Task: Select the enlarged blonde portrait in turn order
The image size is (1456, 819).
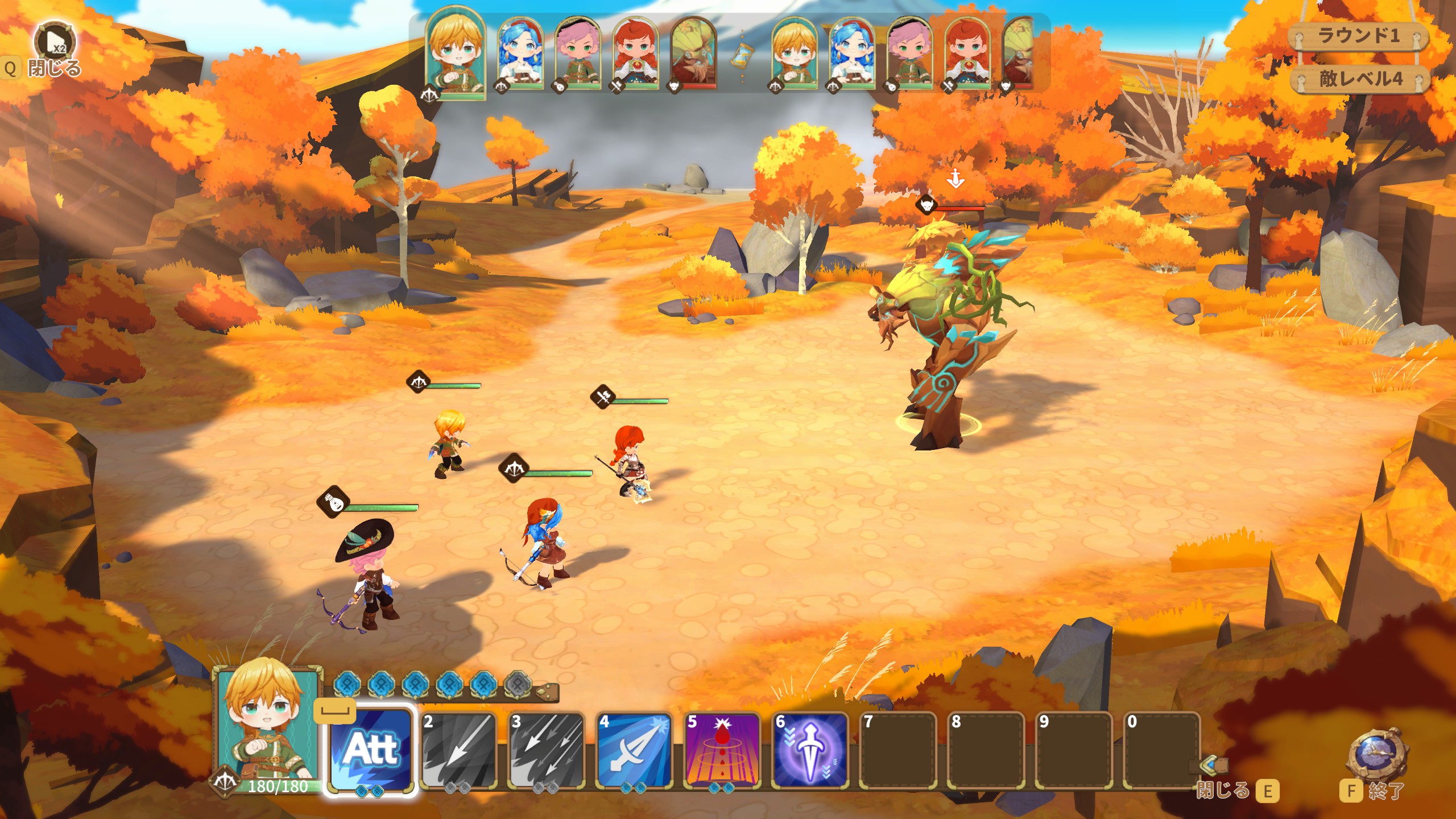Action: (x=456, y=52)
